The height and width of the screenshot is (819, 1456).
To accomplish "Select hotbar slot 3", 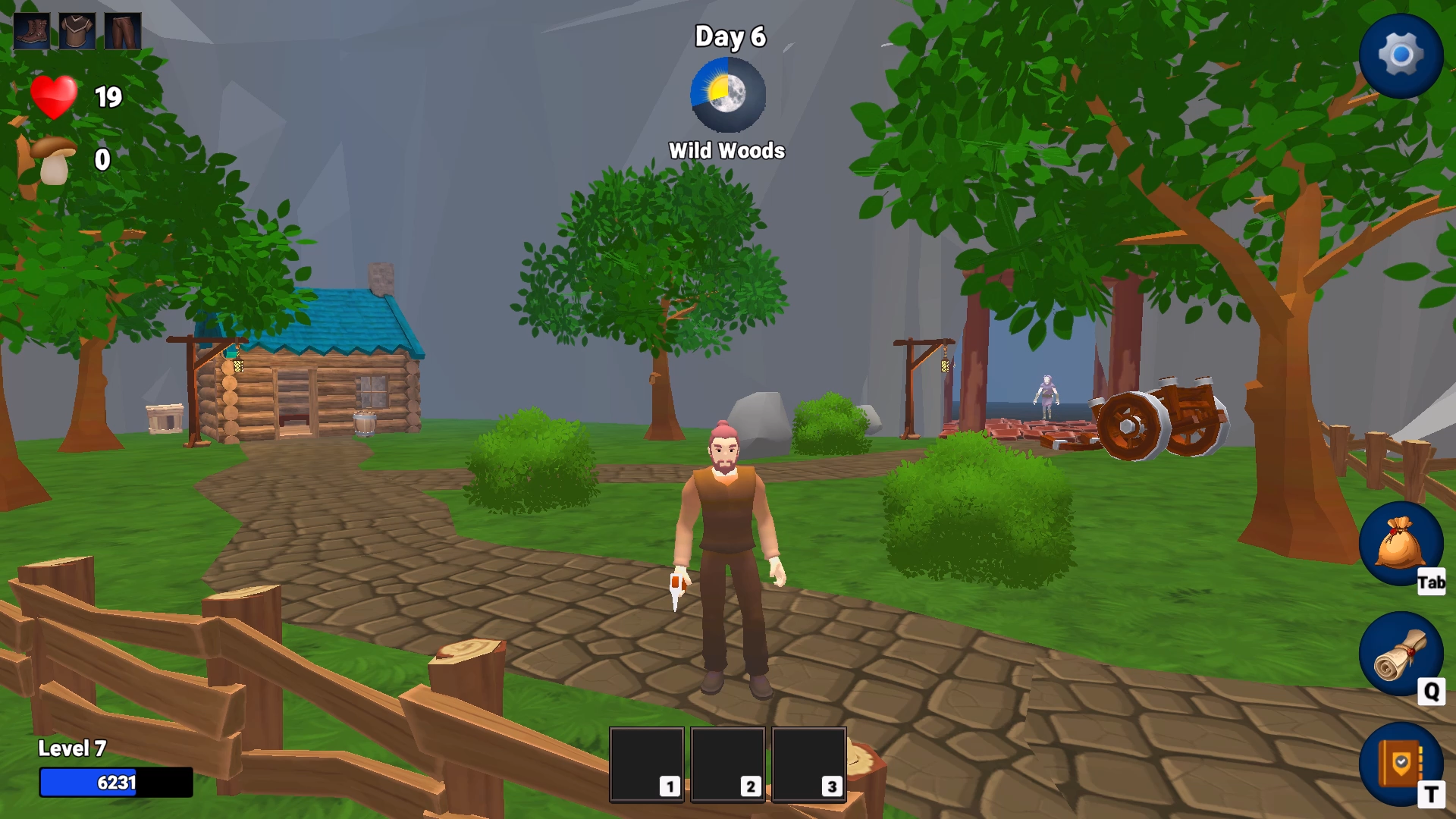I will tap(809, 764).
